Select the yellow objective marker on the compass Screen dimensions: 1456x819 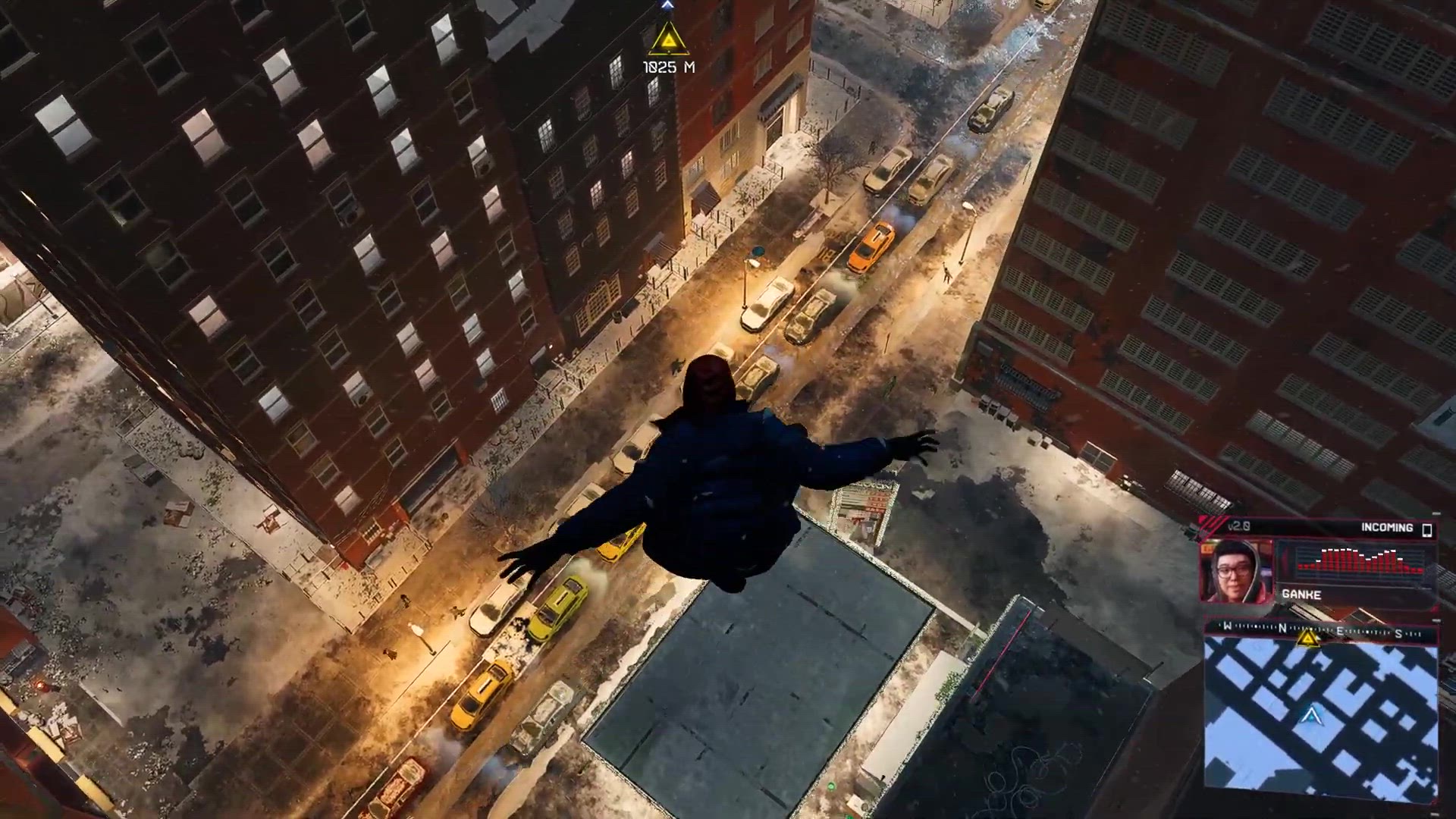(1307, 639)
